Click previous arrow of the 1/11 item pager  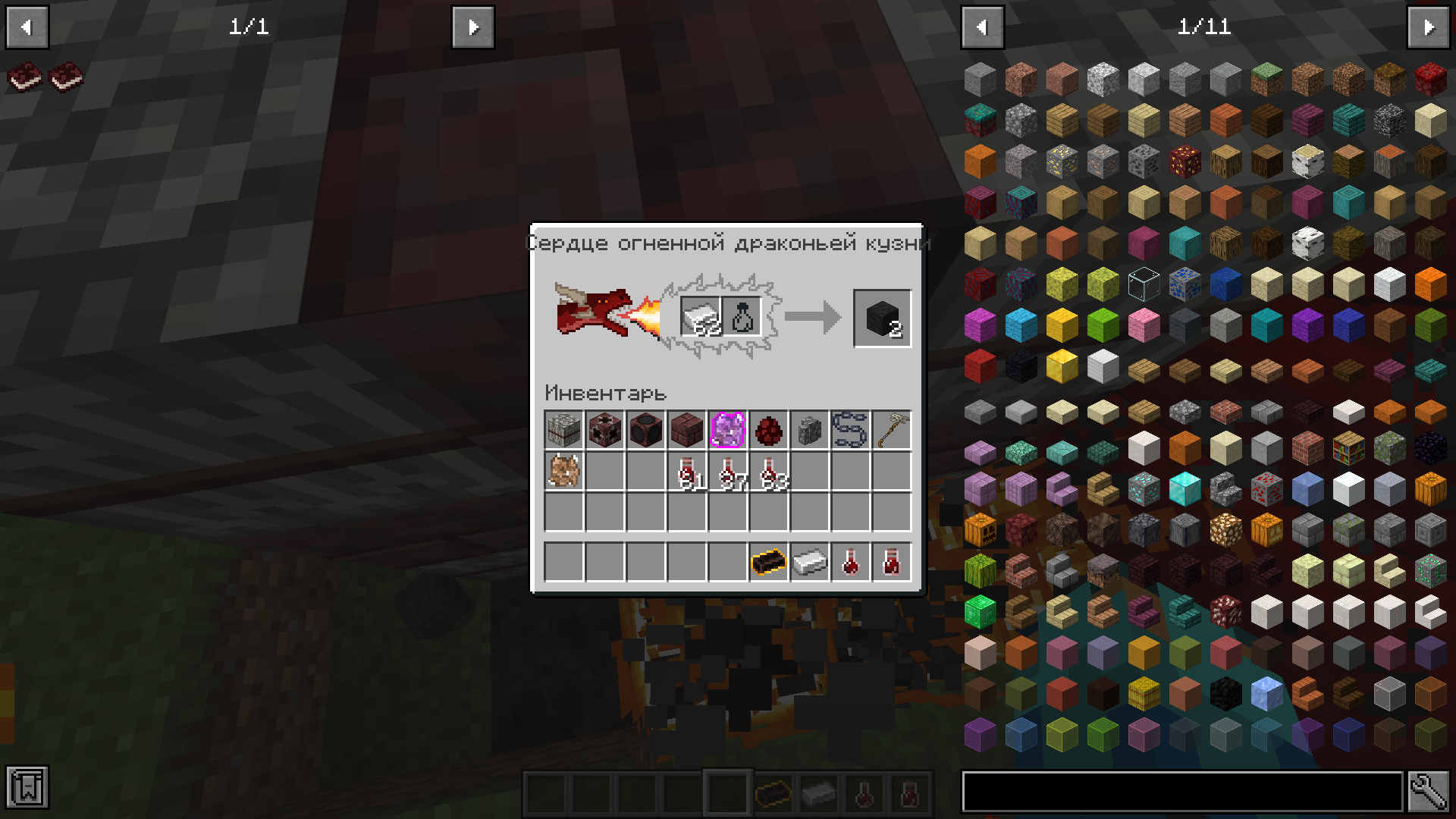click(x=982, y=27)
